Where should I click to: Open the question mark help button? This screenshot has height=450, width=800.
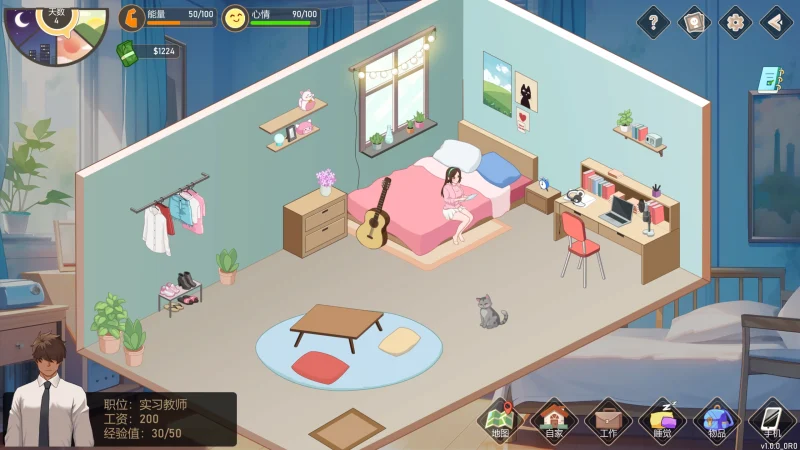point(653,21)
